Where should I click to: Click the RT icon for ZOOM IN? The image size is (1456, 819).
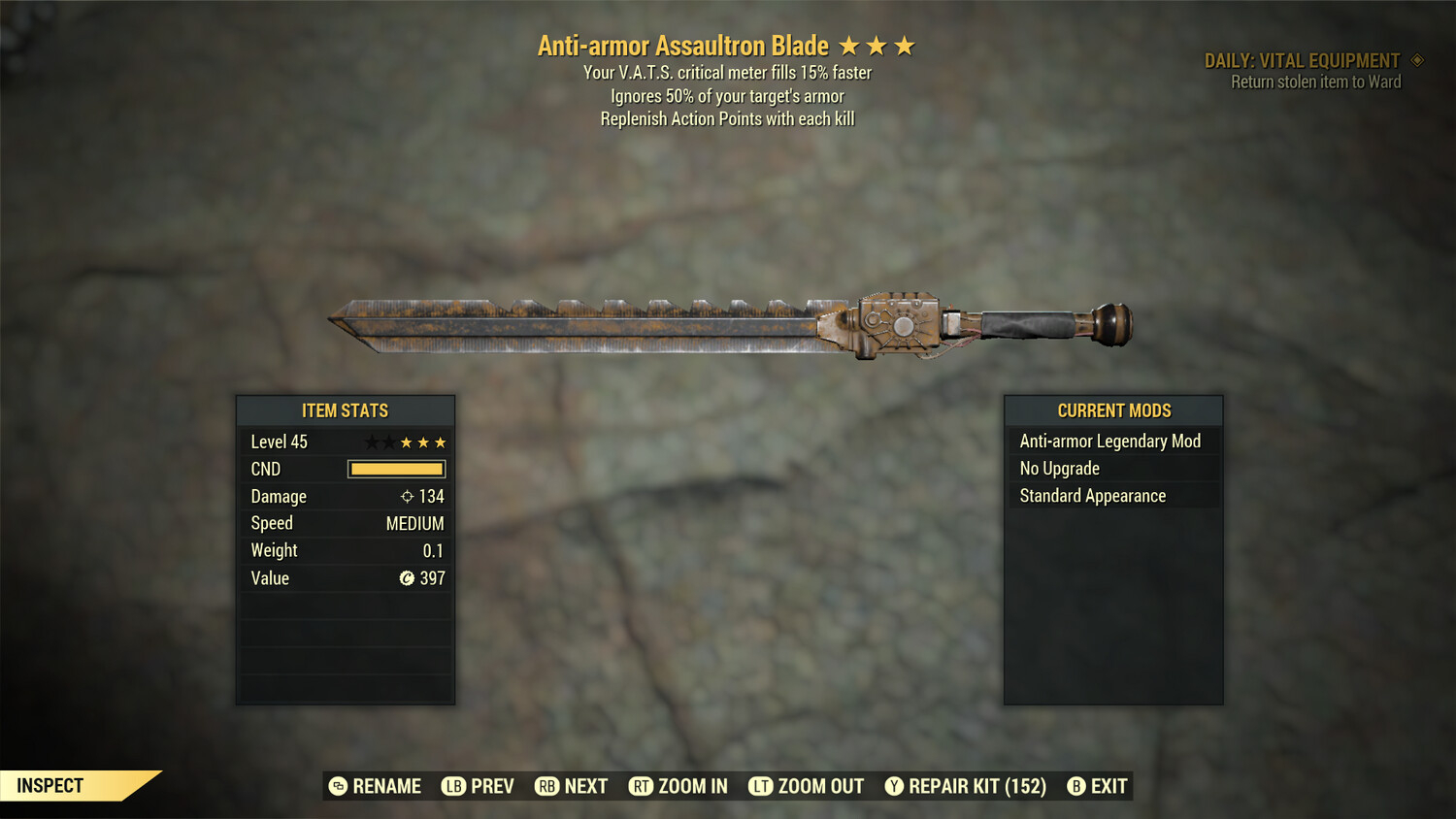click(x=642, y=786)
